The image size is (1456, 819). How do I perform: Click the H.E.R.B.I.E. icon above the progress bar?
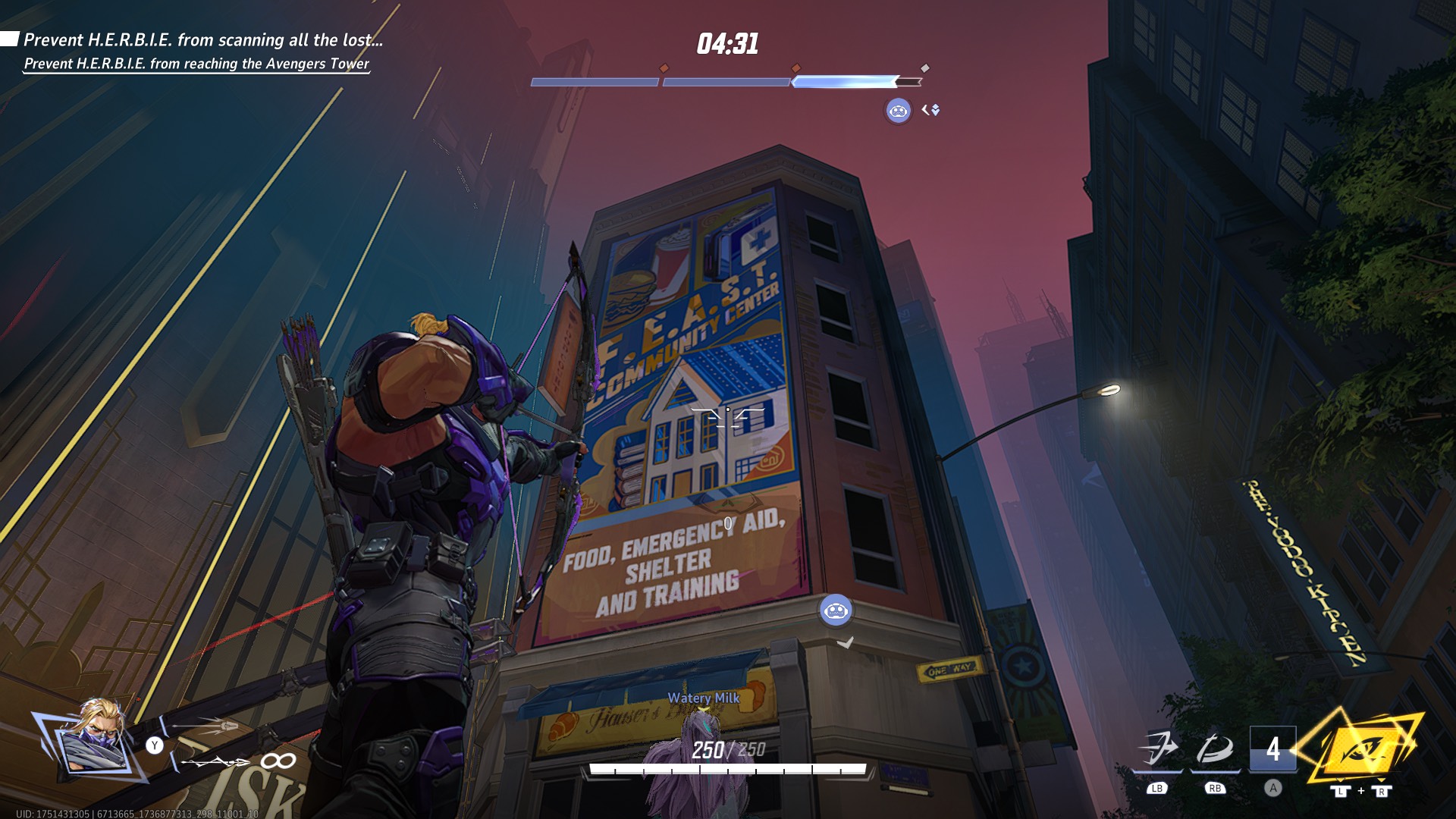click(898, 111)
